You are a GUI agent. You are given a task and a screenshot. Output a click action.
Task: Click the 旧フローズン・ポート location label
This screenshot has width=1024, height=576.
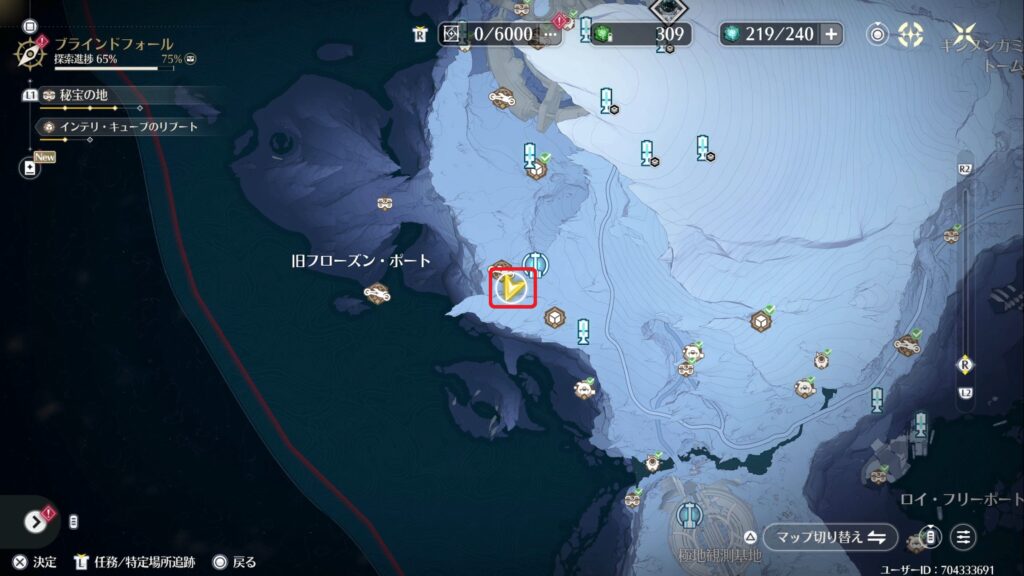(361, 261)
